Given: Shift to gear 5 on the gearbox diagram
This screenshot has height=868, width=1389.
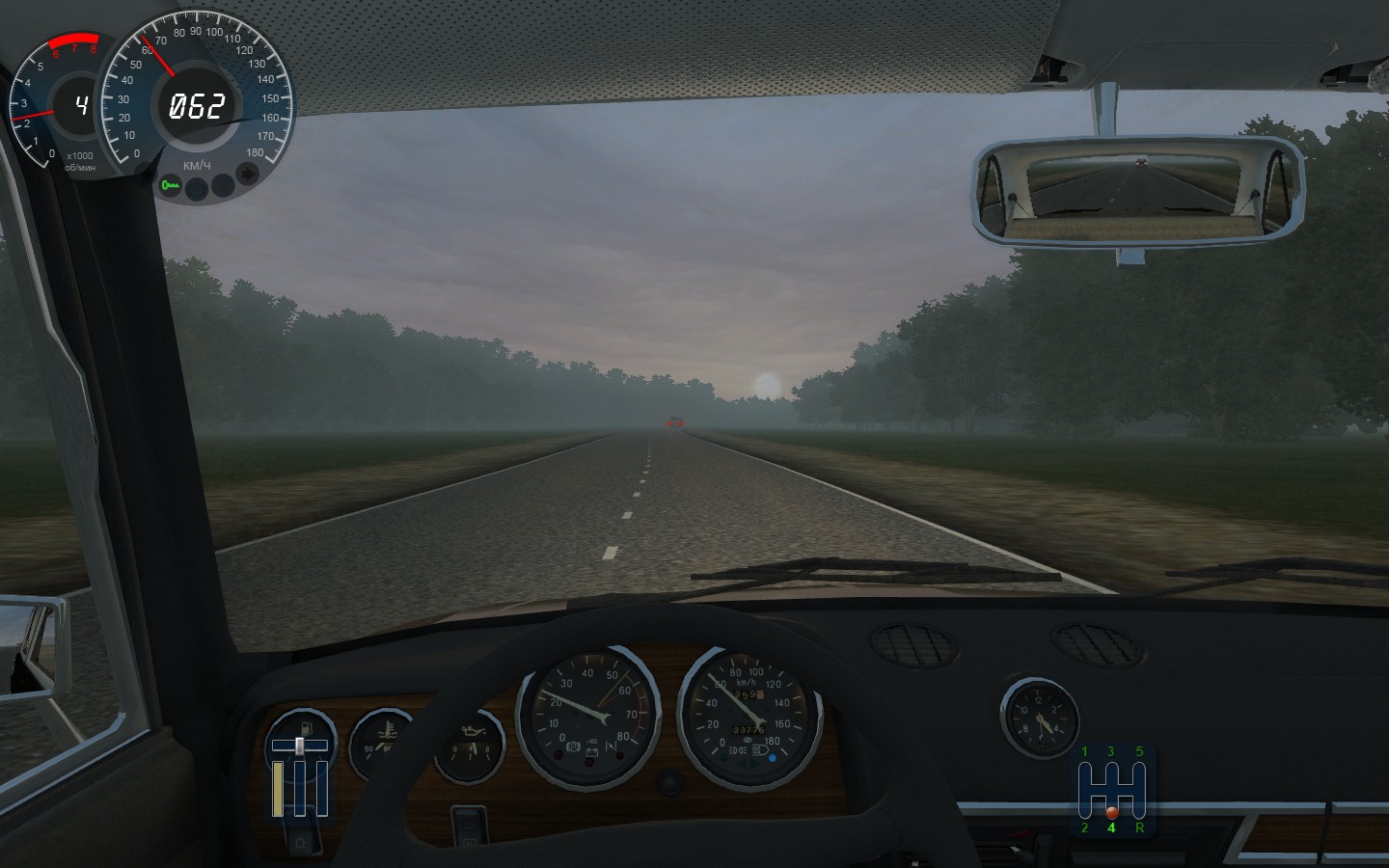Looking at the screenshot, I should 1139,752.
